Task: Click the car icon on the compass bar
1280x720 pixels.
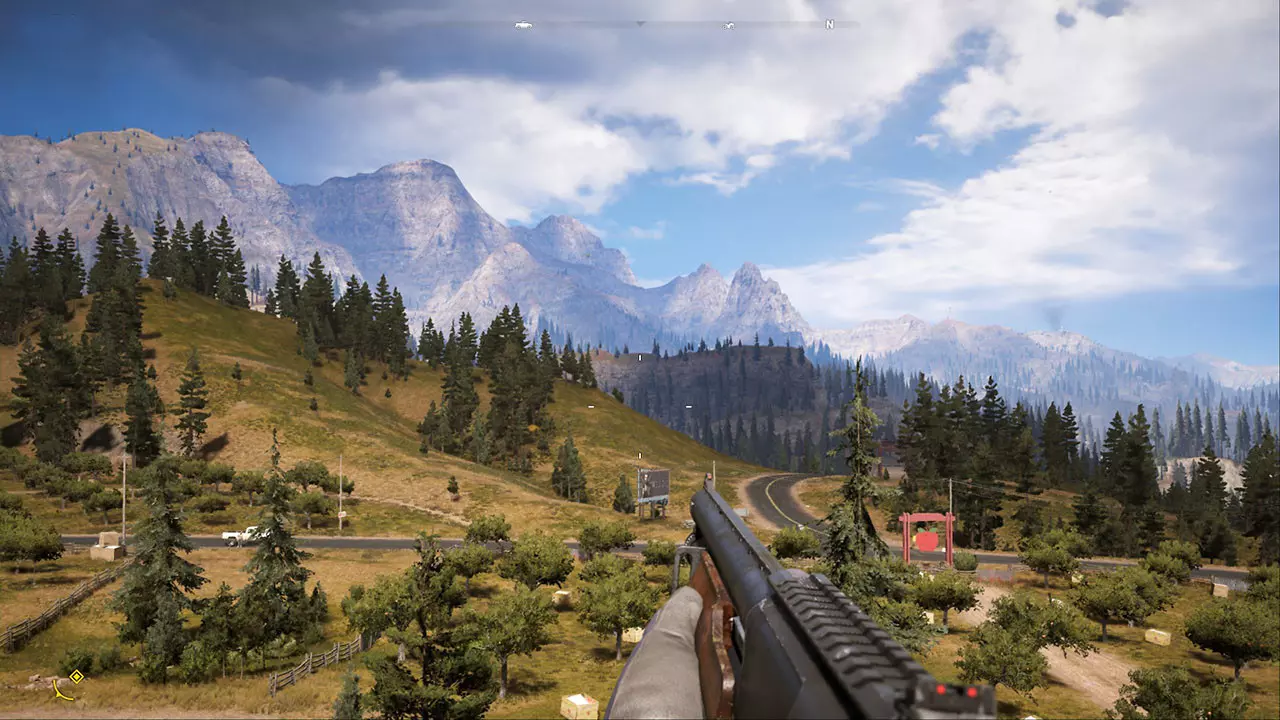Action: pyautogui.click(x=522, y=24)
